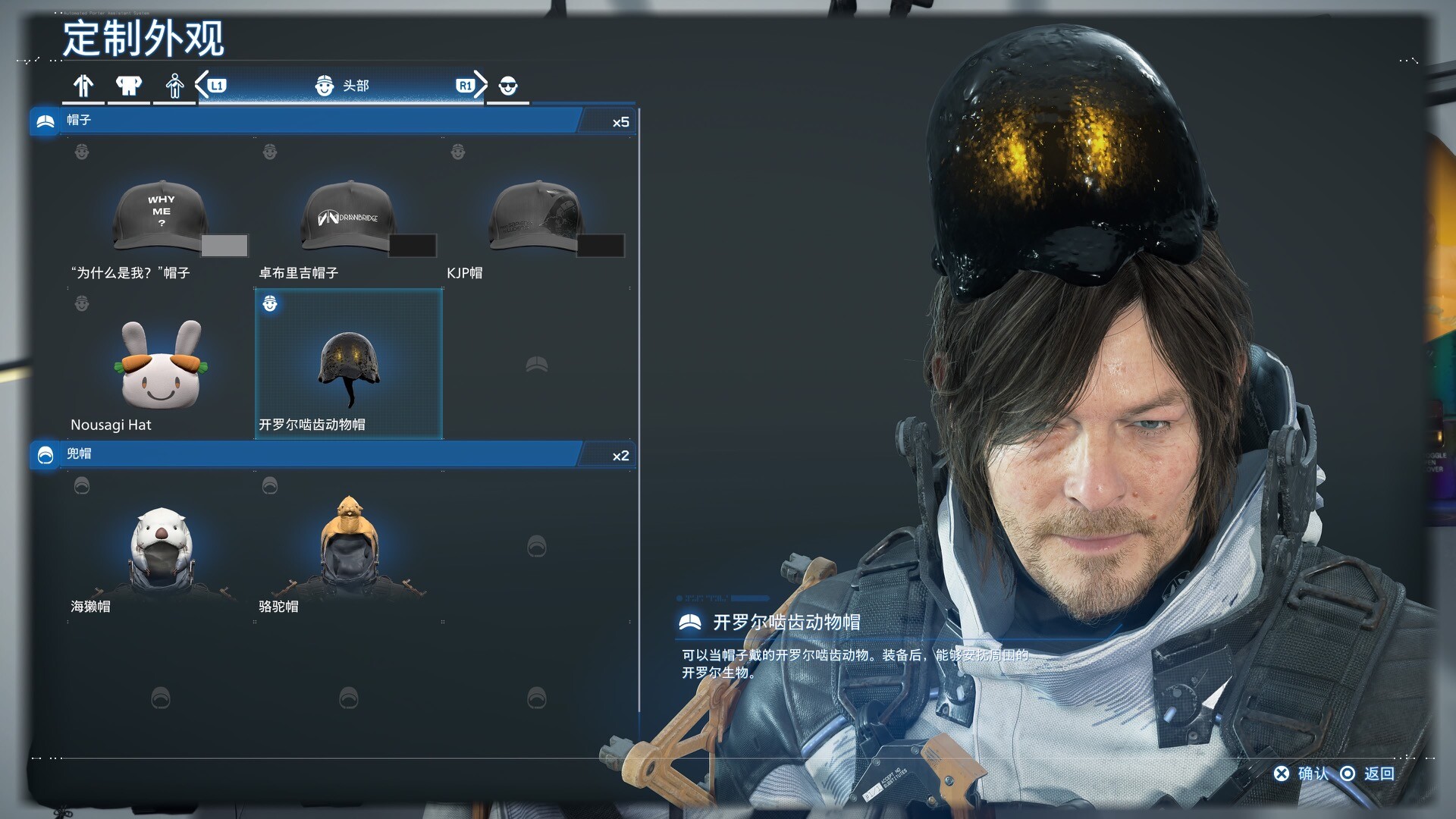Go back using 返回

(1370, 773)
